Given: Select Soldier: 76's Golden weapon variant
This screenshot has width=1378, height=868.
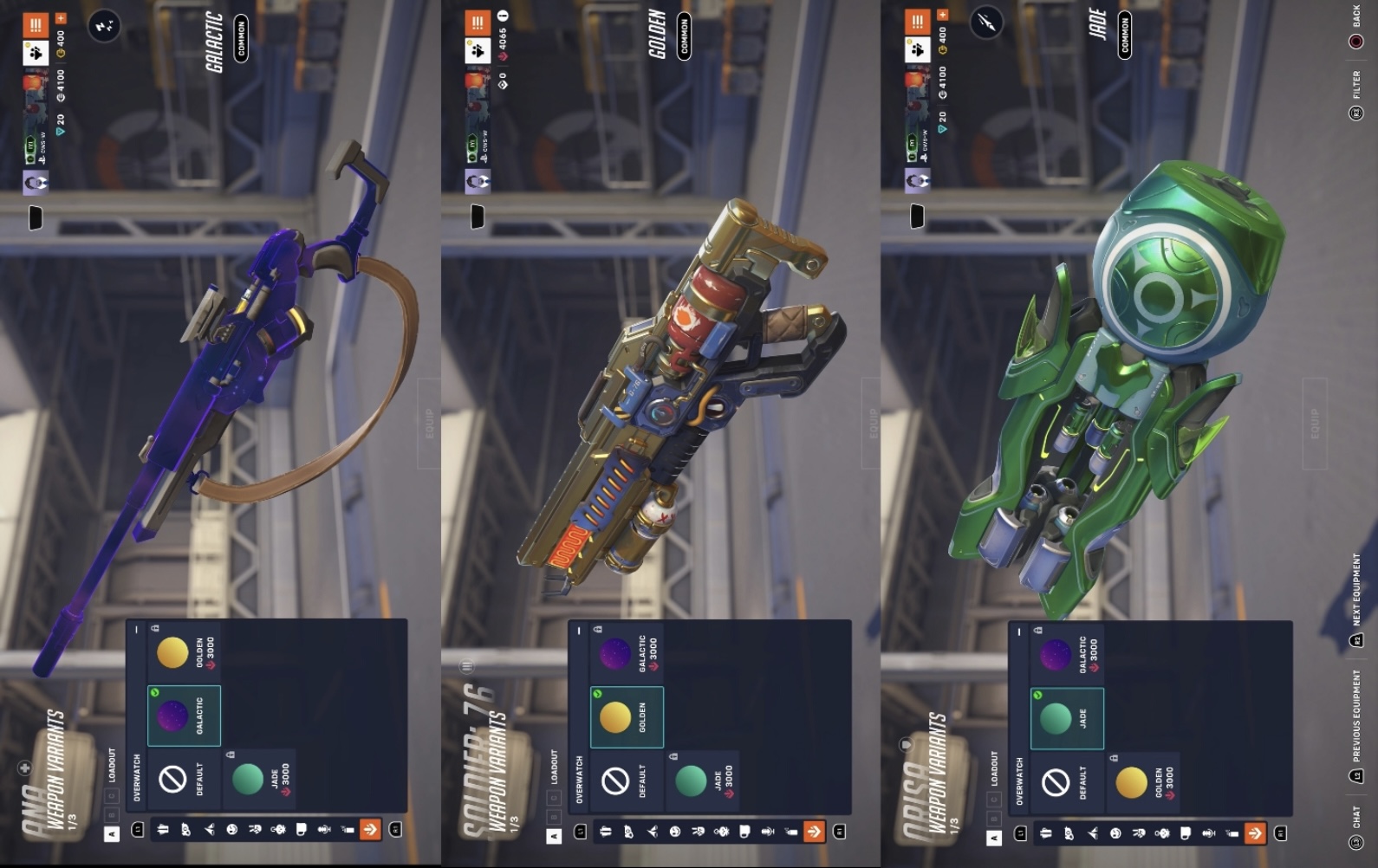Looking at the screenshot, I should click(x=626, y=717).
